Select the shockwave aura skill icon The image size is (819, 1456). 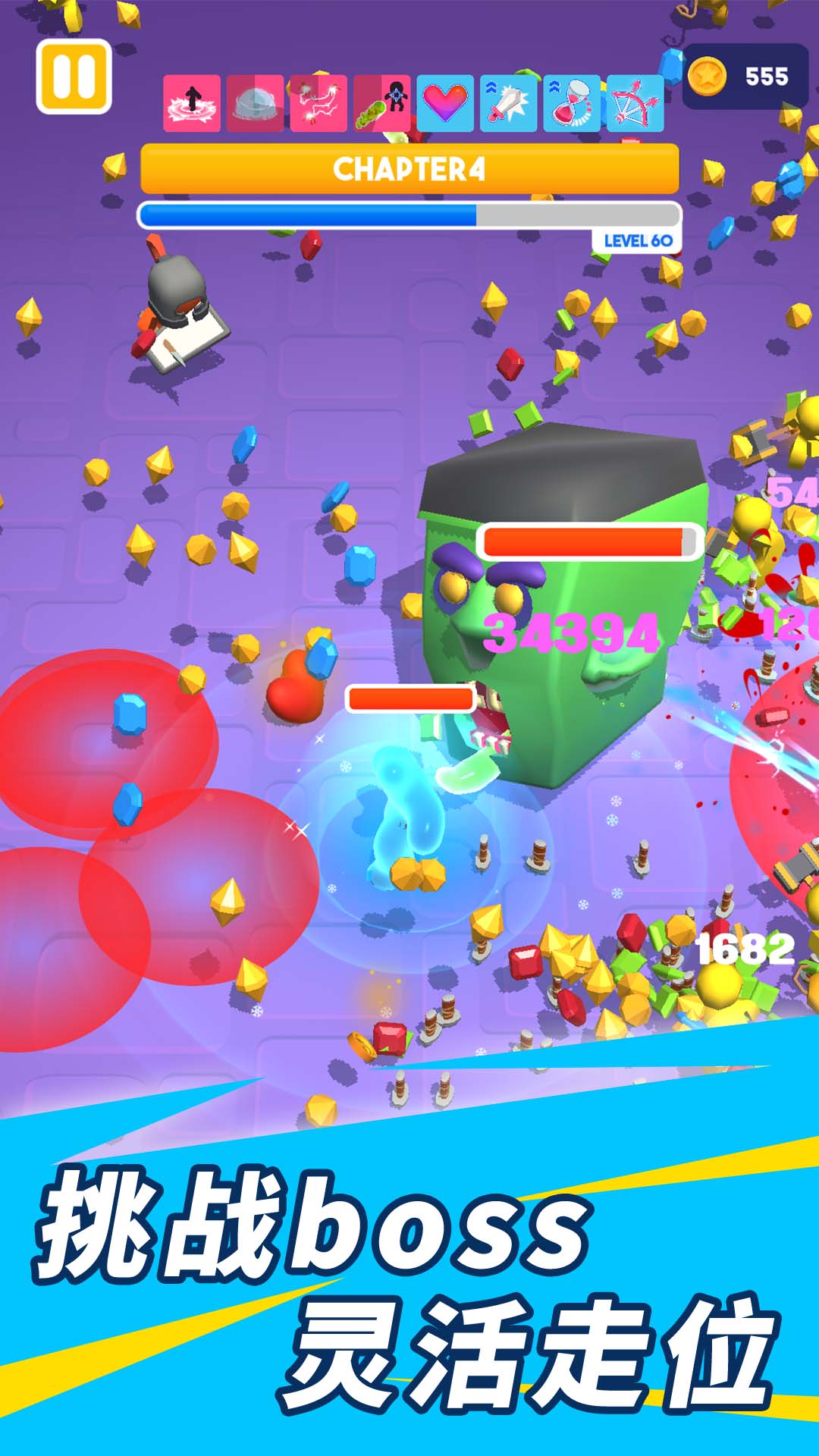click(x=192, y=104)
